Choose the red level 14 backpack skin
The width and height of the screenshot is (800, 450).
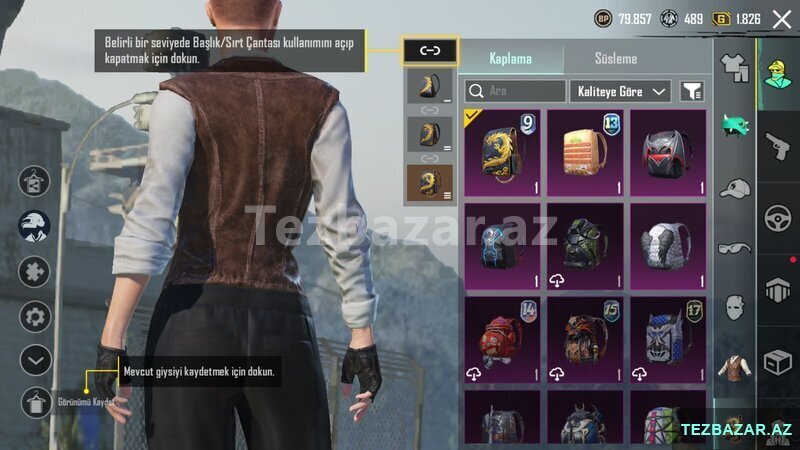[x=502, y=340]
